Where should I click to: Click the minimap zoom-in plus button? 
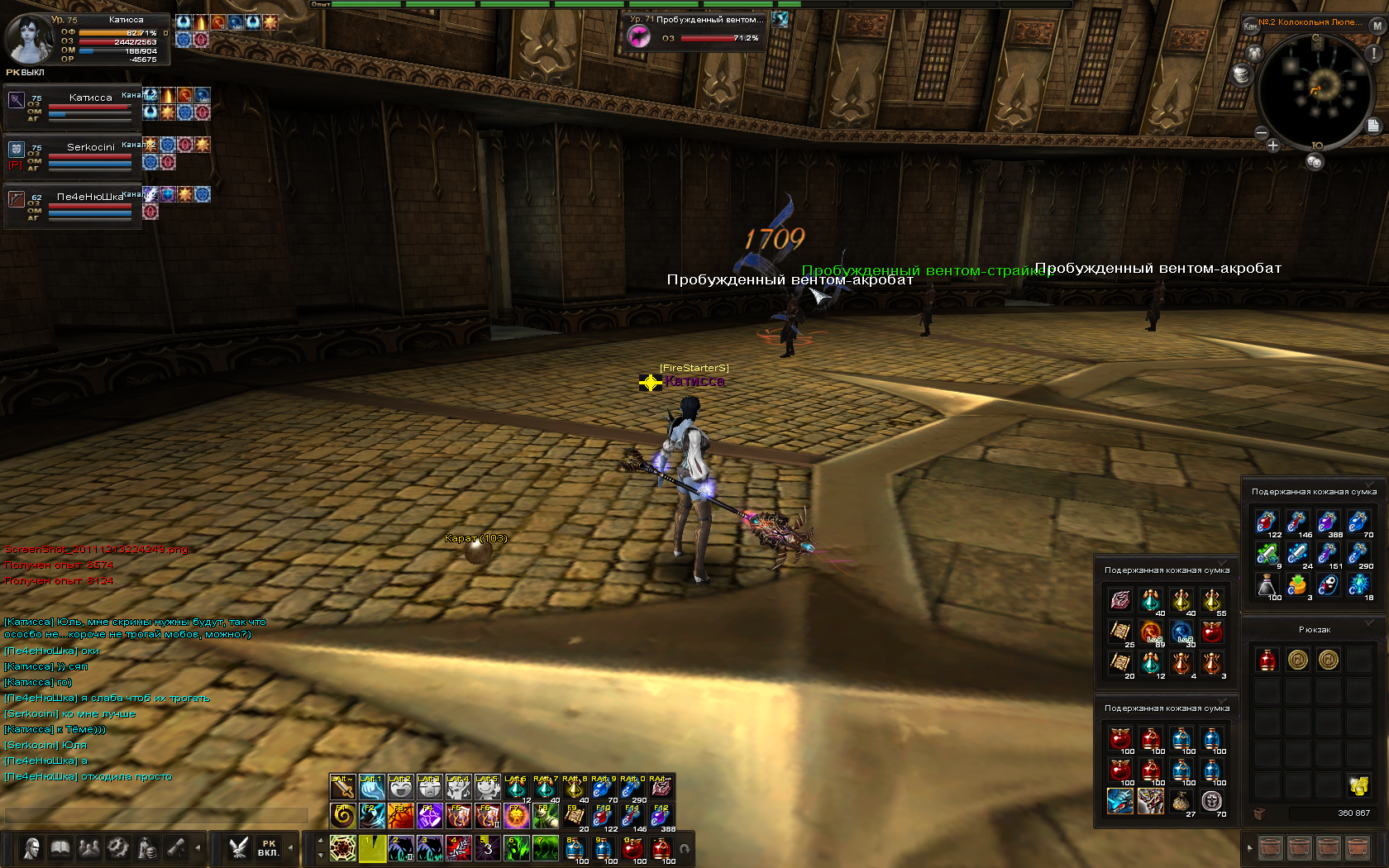(1272, 145)
